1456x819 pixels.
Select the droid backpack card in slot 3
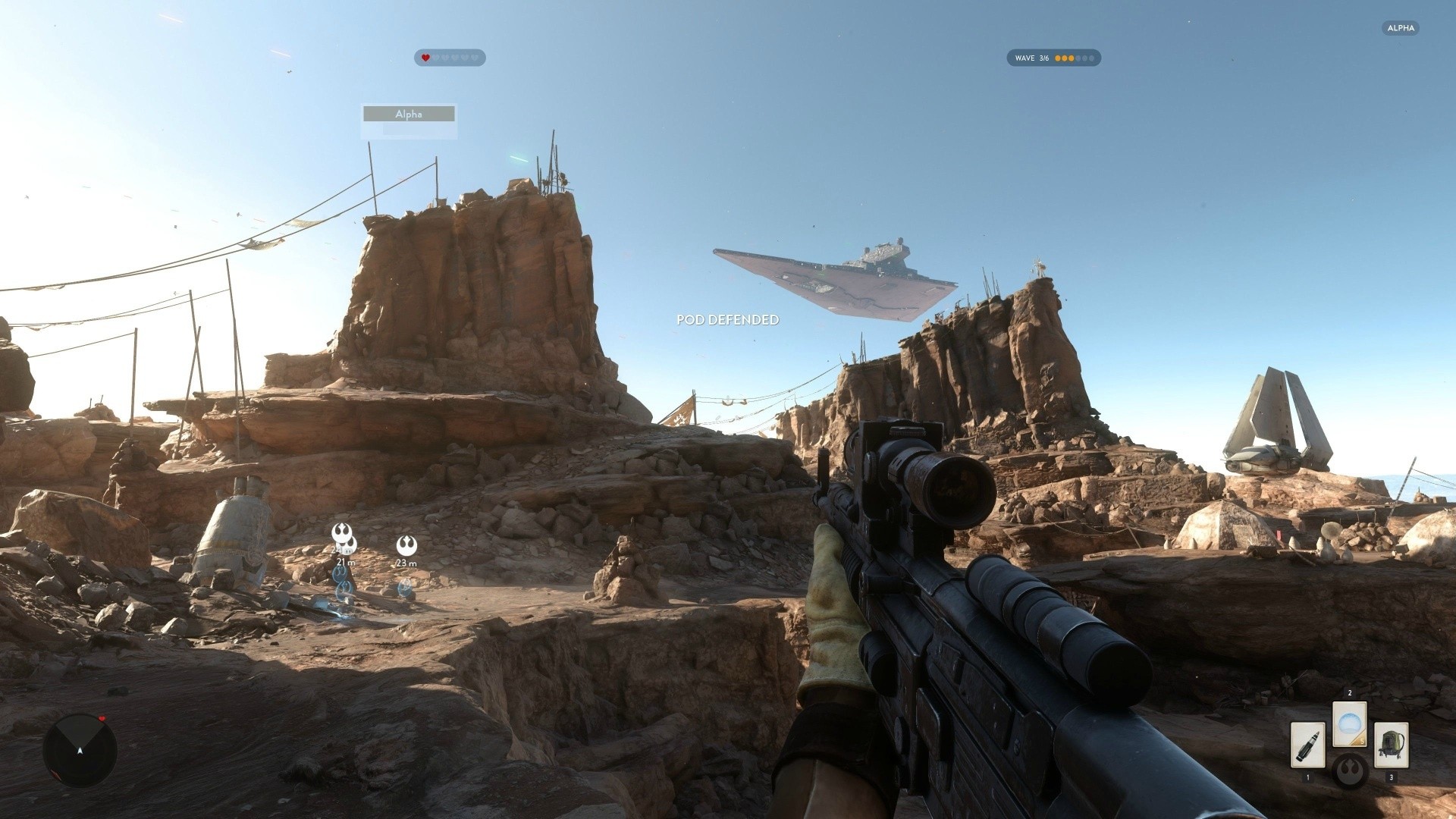[1392, 745]
